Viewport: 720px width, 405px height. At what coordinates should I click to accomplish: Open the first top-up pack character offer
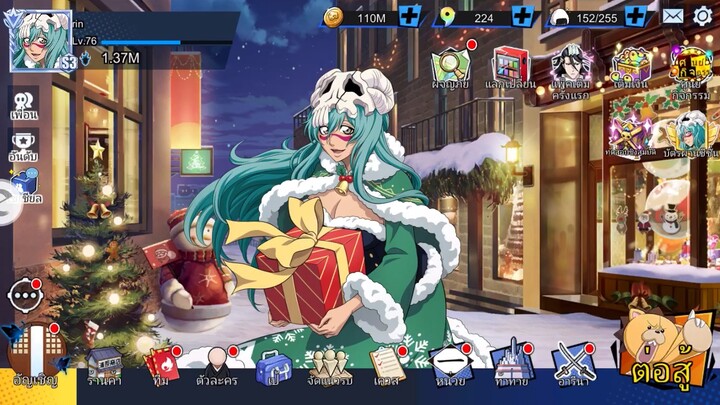[572, 68]
